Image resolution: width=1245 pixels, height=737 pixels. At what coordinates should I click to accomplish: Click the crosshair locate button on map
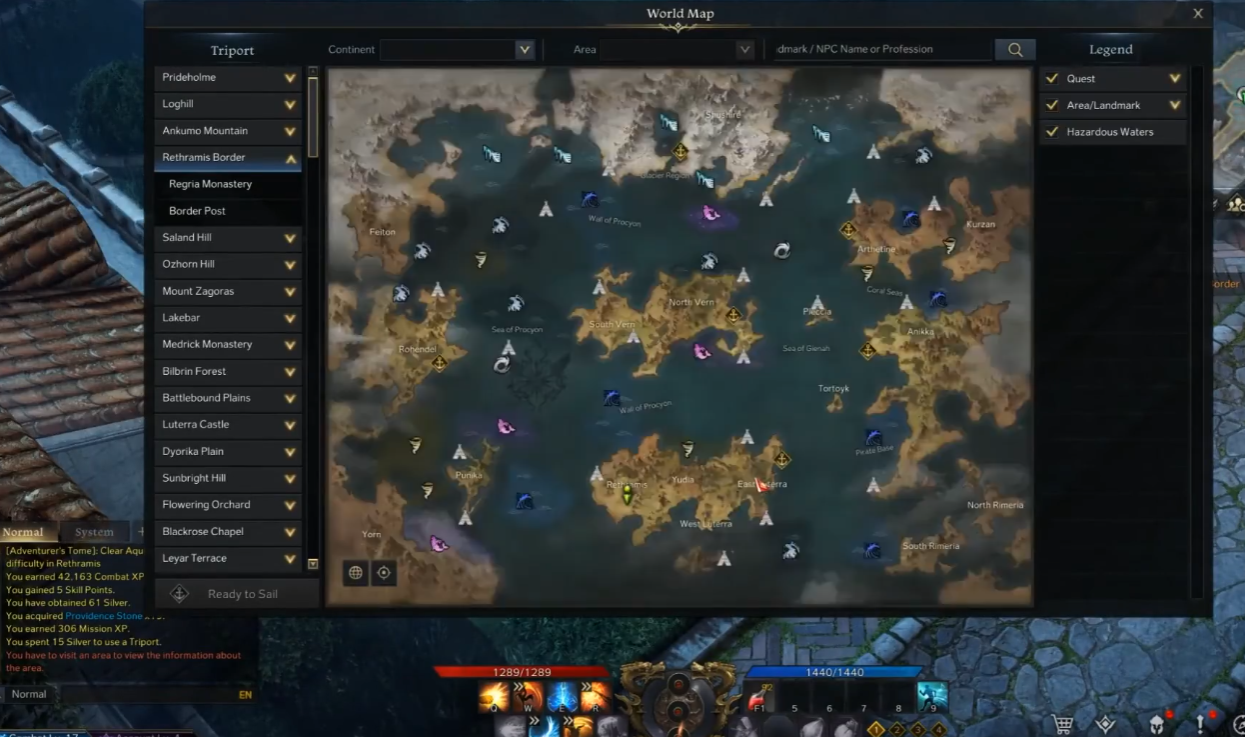click(x=383, y=573)
